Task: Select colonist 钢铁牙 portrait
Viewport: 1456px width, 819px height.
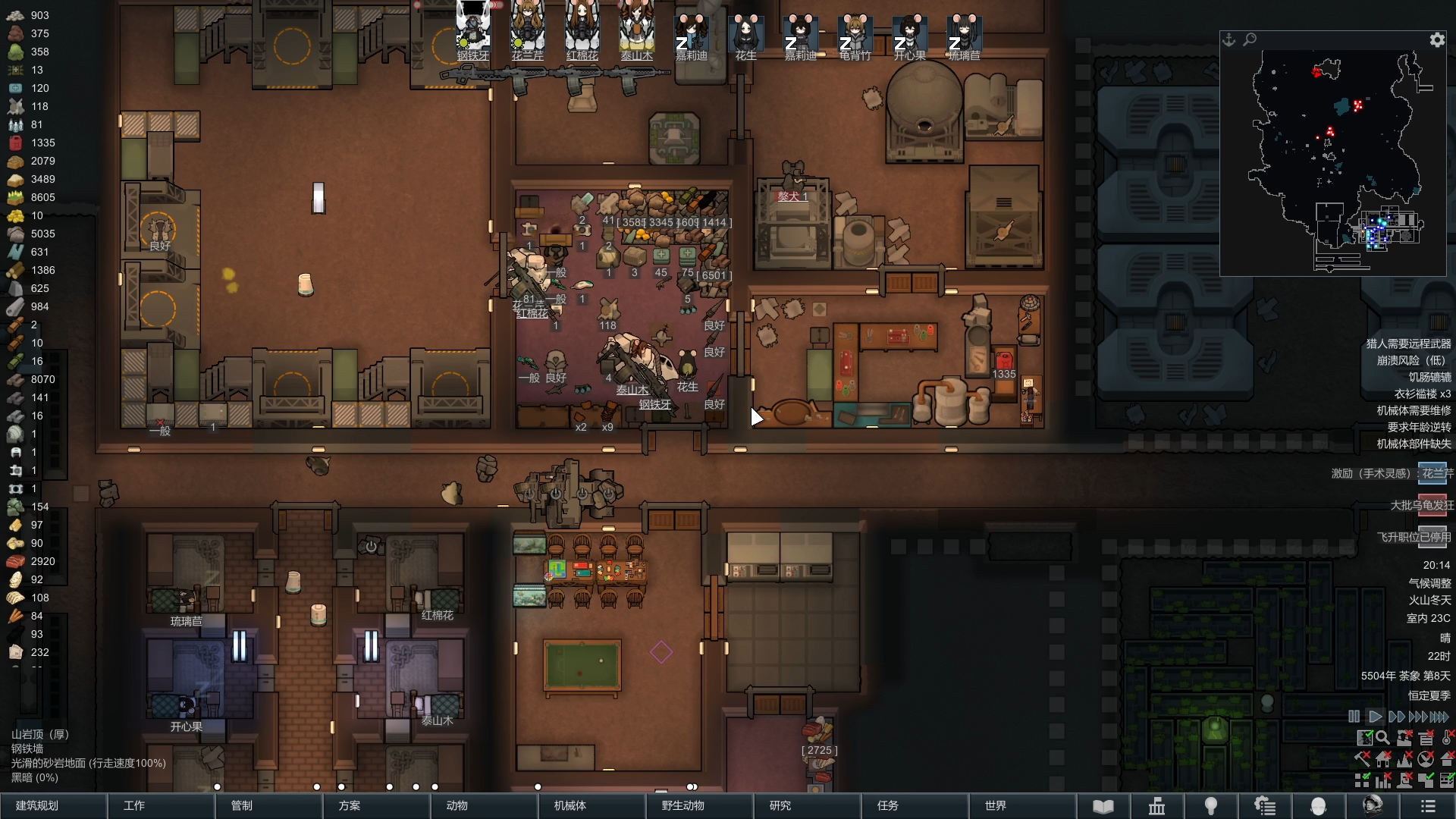Action: click(473, 30)
